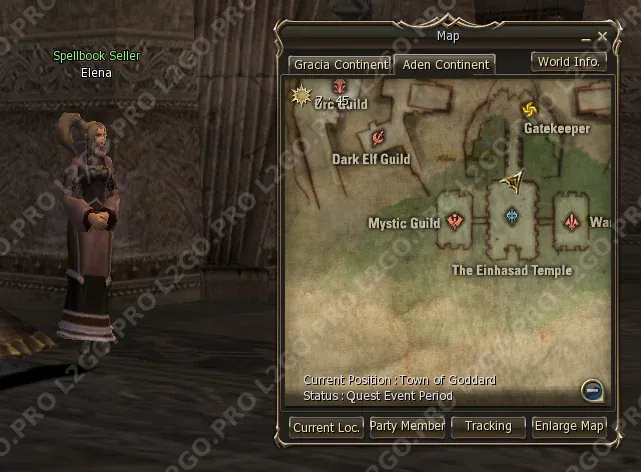Select the Mystic Guild map icon
This screenshot has width=641, height=472.
(x=456, y=221)
